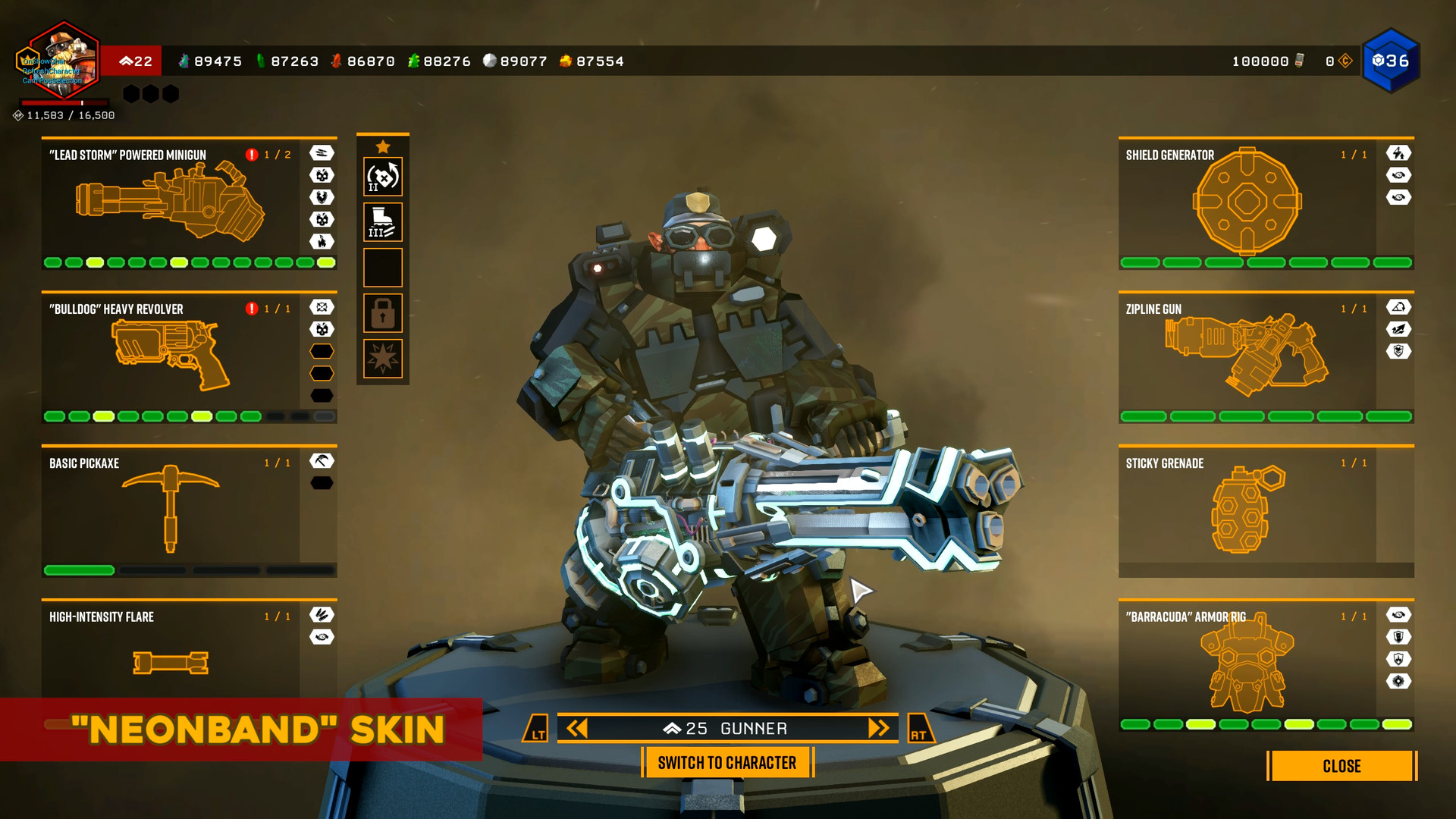Select the pickaxe mod hex on Basic Pickaxe
The width and height of the screenshot is (1456, 819).
[x=322, y=460]
